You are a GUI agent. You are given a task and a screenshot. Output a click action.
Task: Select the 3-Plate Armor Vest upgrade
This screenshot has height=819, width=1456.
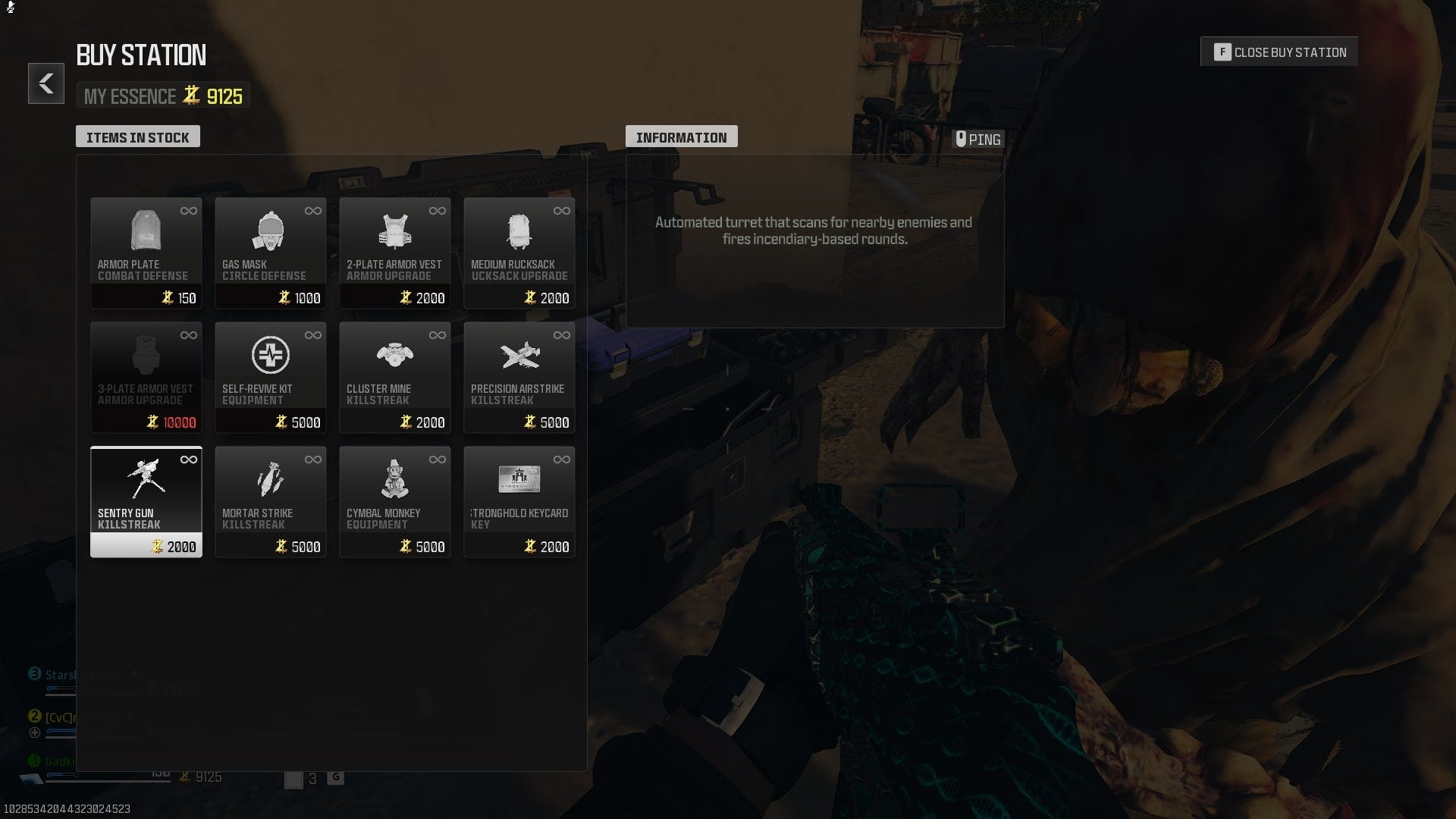click(x=146, y=375)
